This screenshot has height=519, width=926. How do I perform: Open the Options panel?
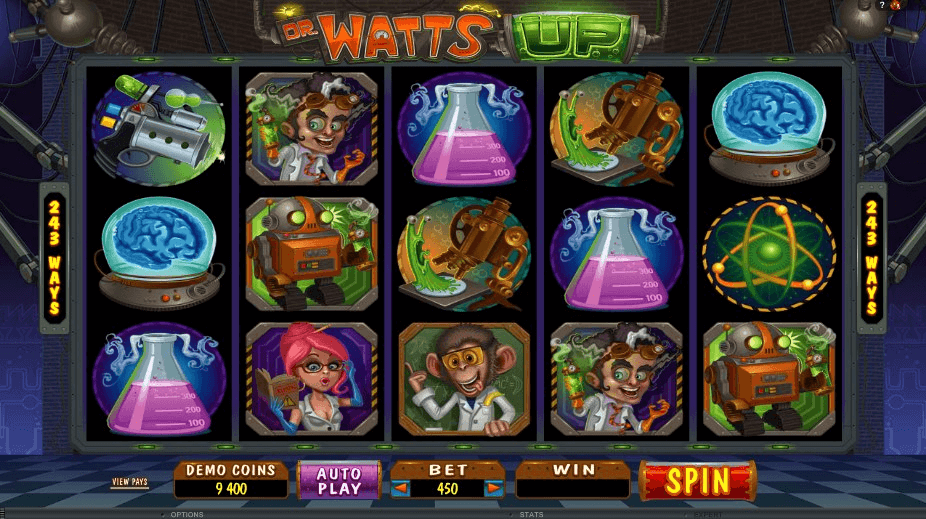(x=186, y=514)
